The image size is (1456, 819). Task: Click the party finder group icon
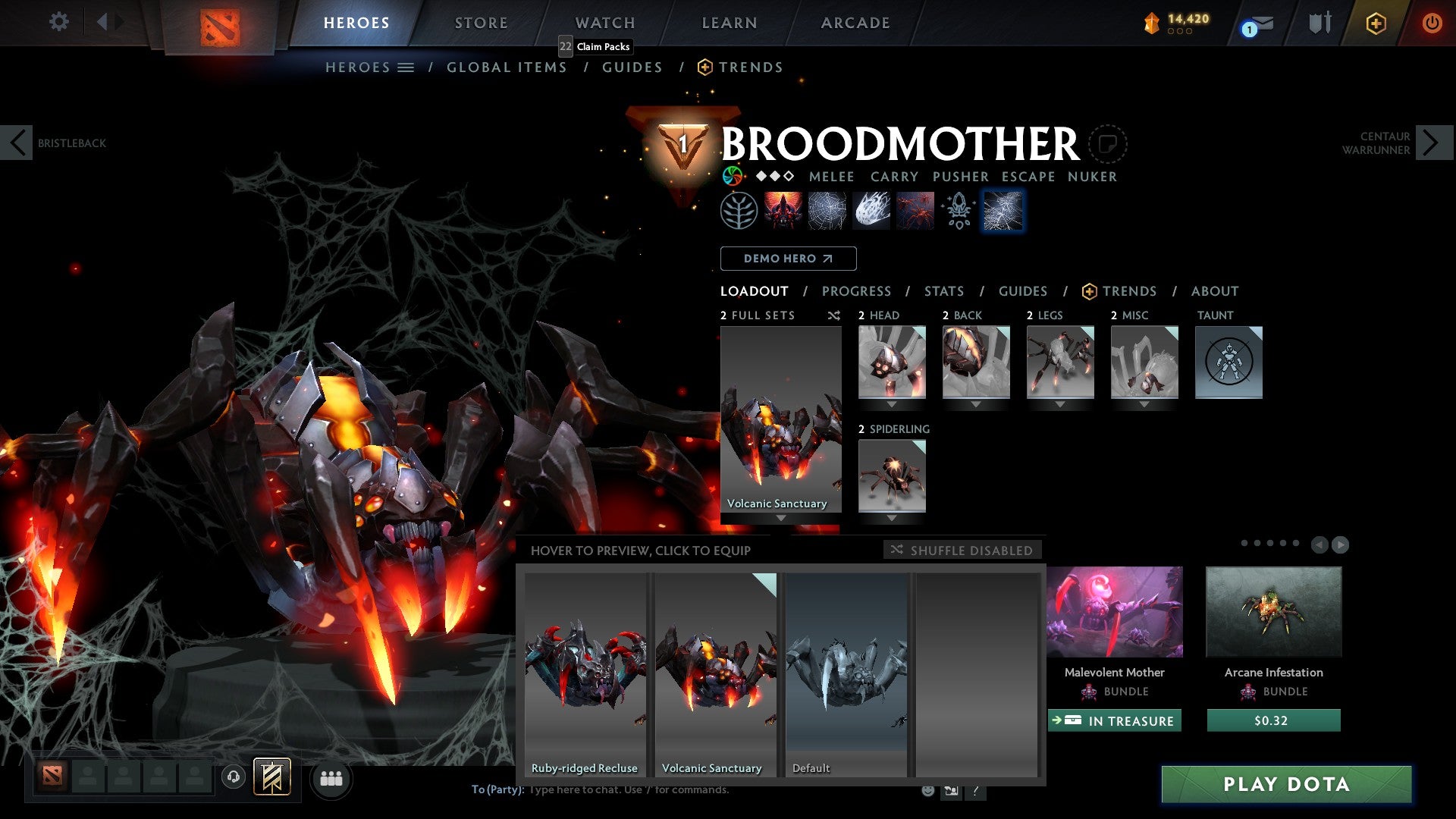(330, 778)
